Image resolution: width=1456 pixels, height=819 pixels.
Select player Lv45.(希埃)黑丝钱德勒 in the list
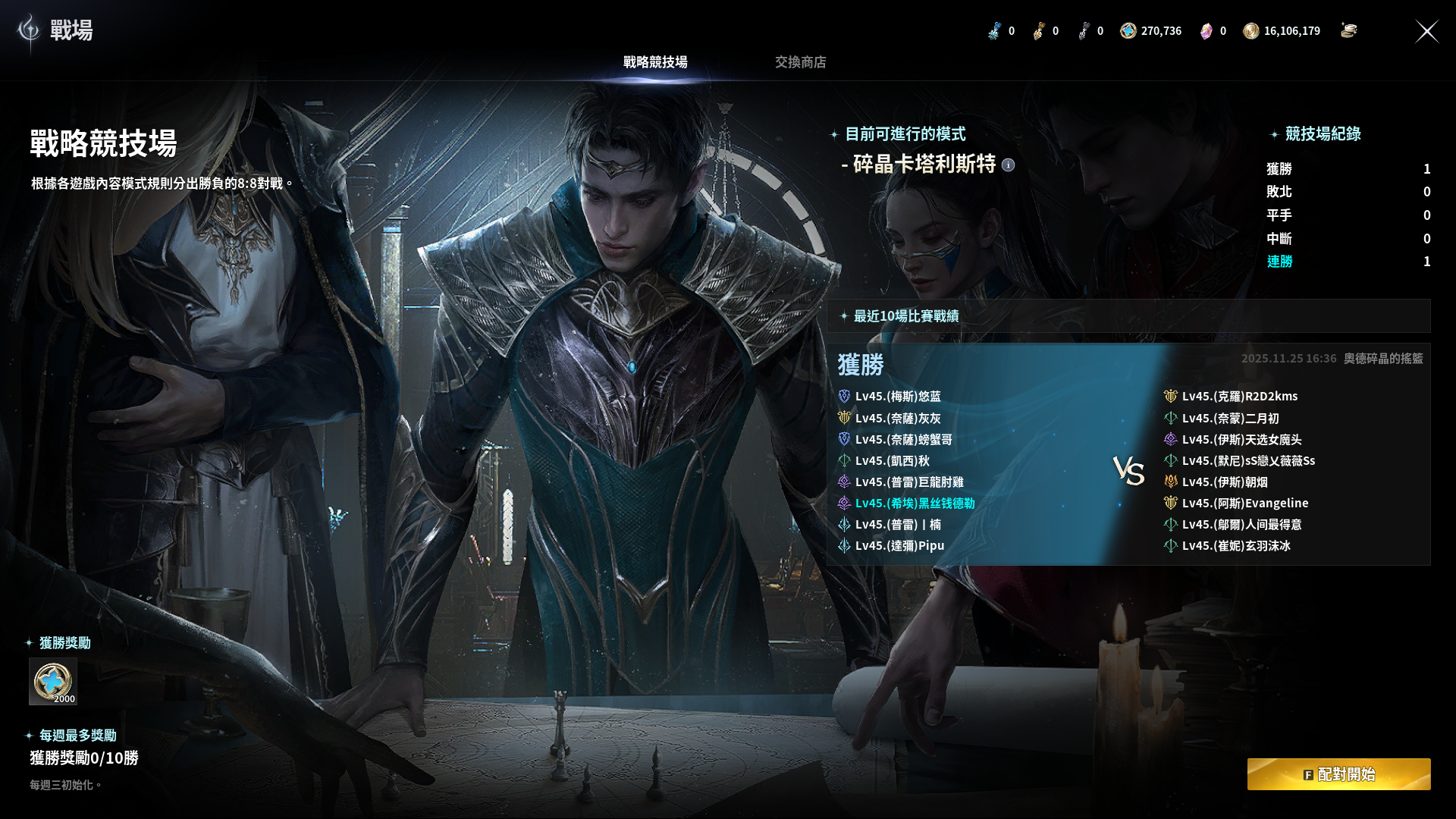coord(915,504)
